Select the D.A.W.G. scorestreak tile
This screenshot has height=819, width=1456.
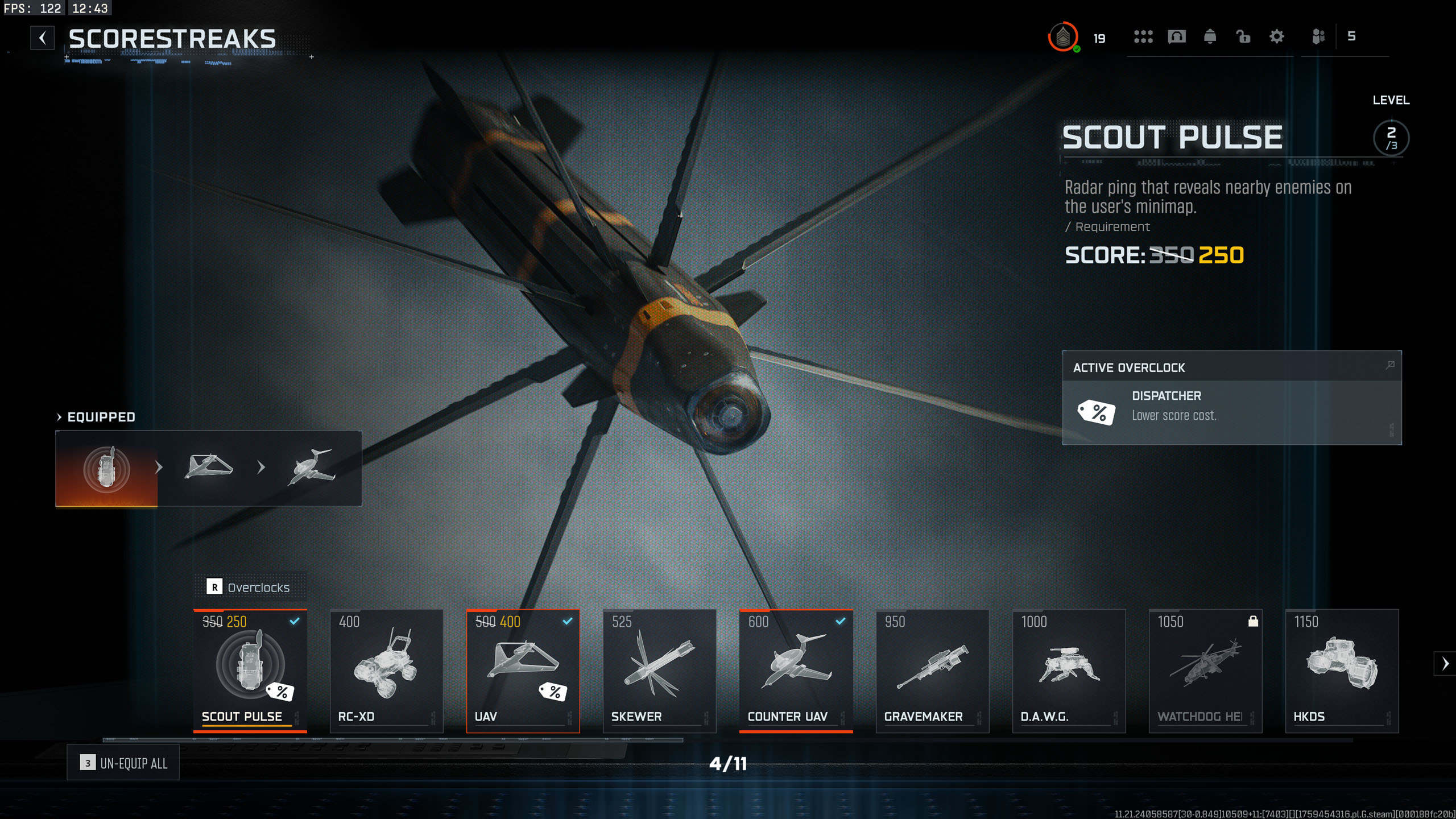point(1069,670)
